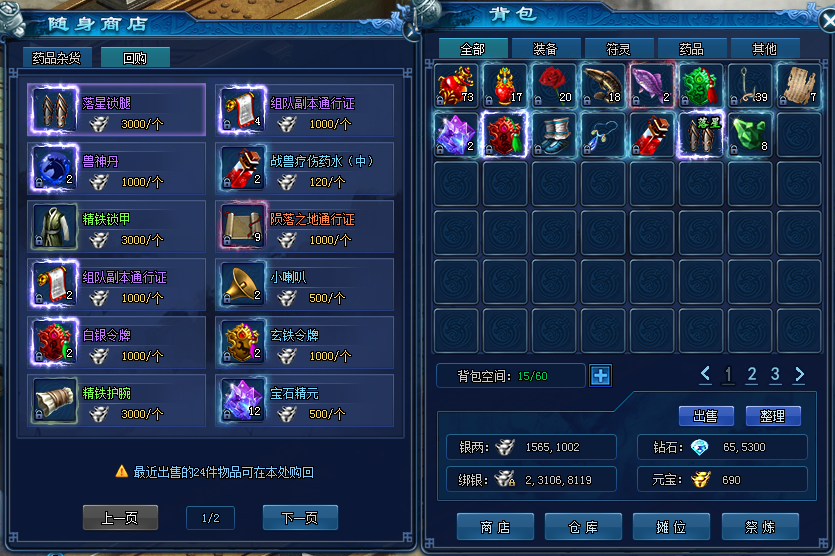Select the red rose item in the bag
This screenshot has height=556, width=835.
click(x=553, y=84)
